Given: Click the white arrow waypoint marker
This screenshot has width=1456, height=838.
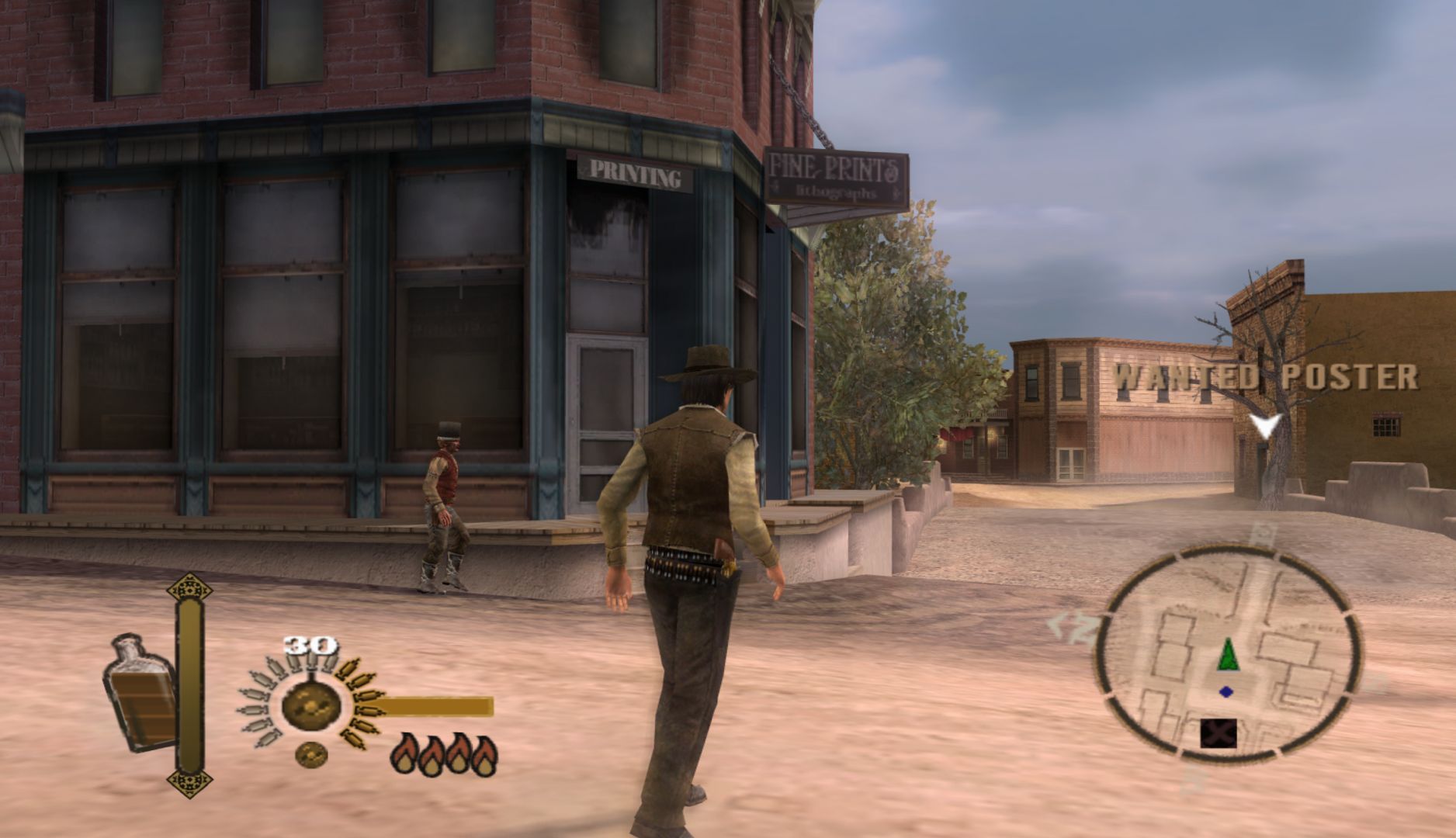Looking at the screenshot, I should (1265, 425).
